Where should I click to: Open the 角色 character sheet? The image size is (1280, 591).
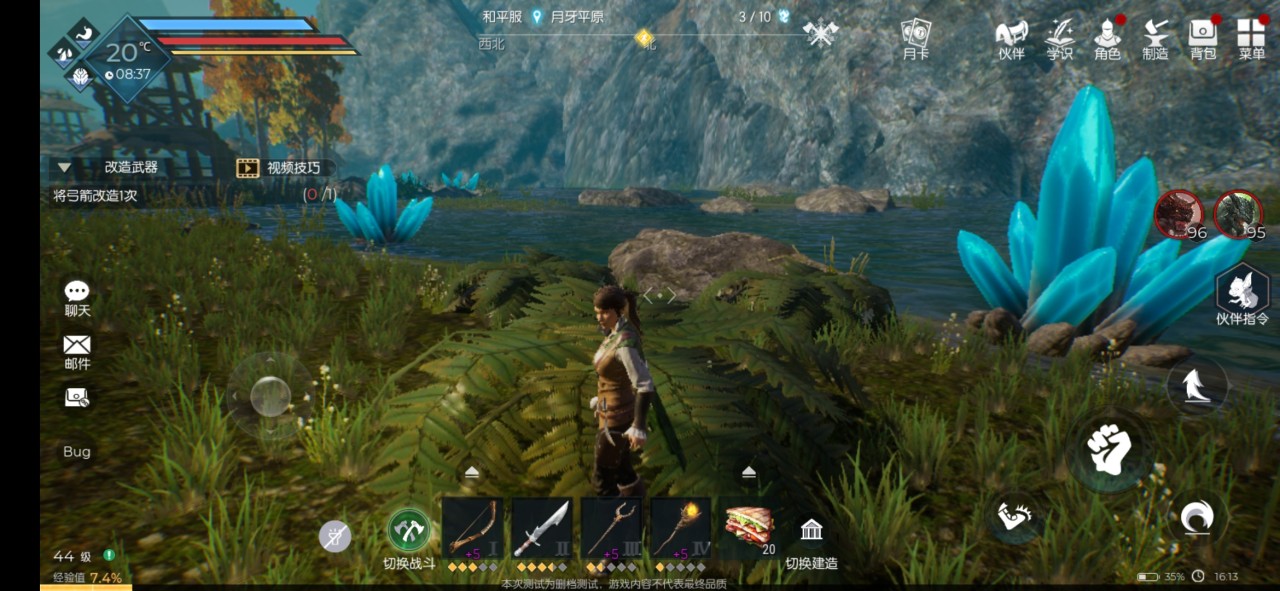[x=1107, y=38]
